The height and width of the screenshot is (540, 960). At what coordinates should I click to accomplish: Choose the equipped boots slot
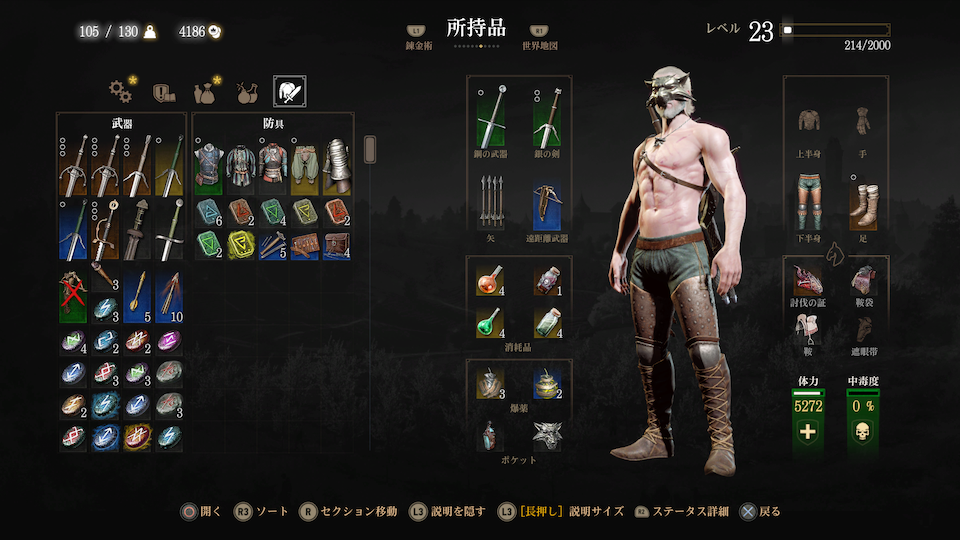(863, 200)
